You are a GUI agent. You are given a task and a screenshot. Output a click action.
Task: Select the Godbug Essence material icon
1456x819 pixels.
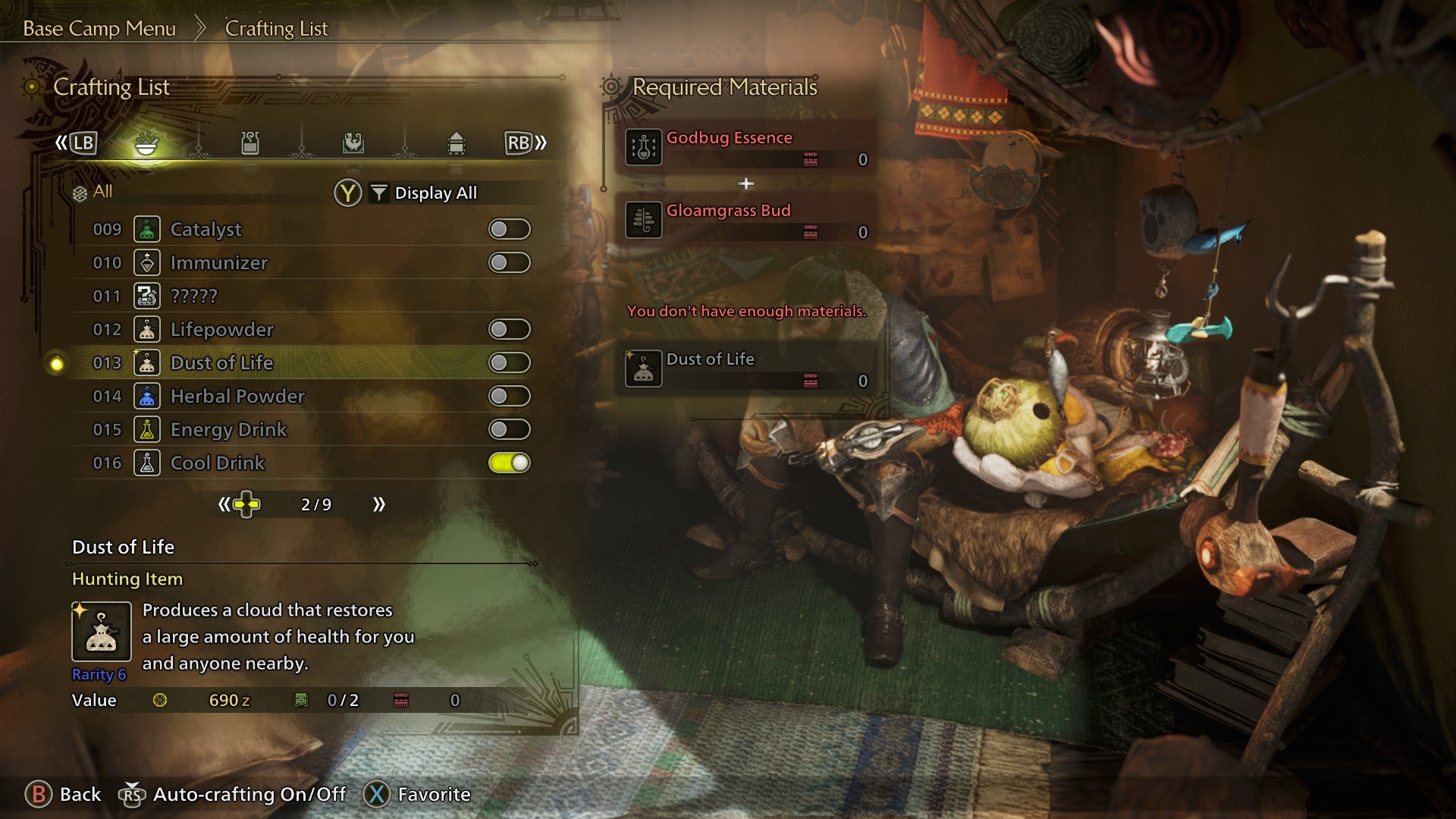(642, 146)
